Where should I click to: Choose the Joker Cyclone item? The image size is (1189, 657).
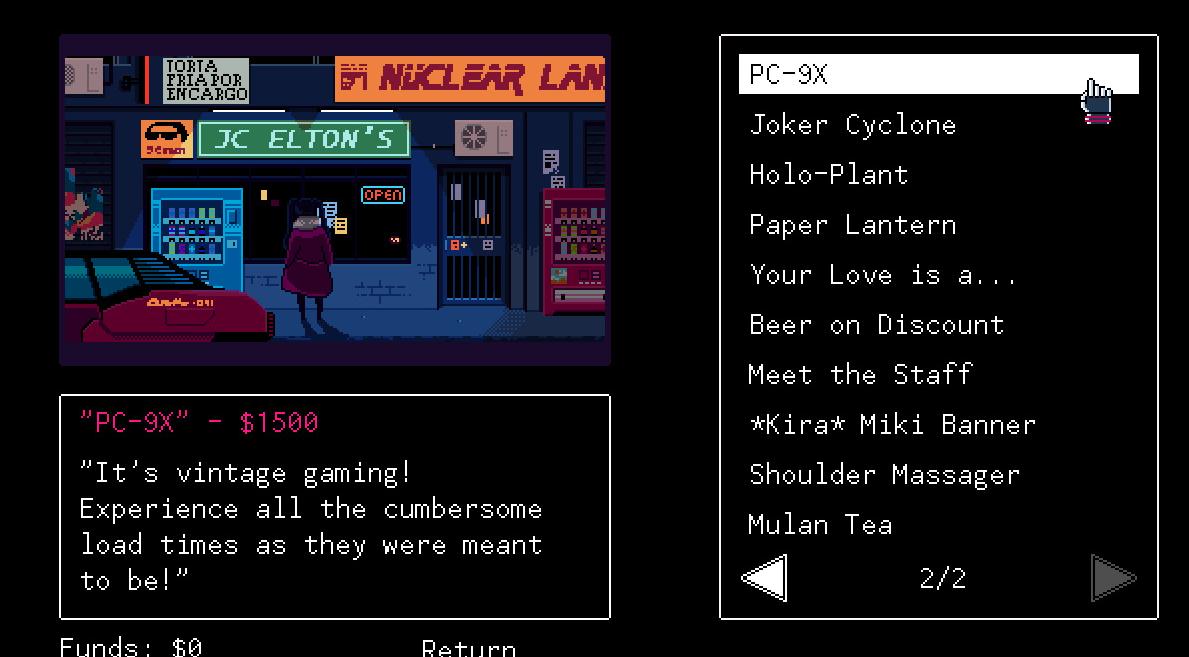tap(853, 125)
